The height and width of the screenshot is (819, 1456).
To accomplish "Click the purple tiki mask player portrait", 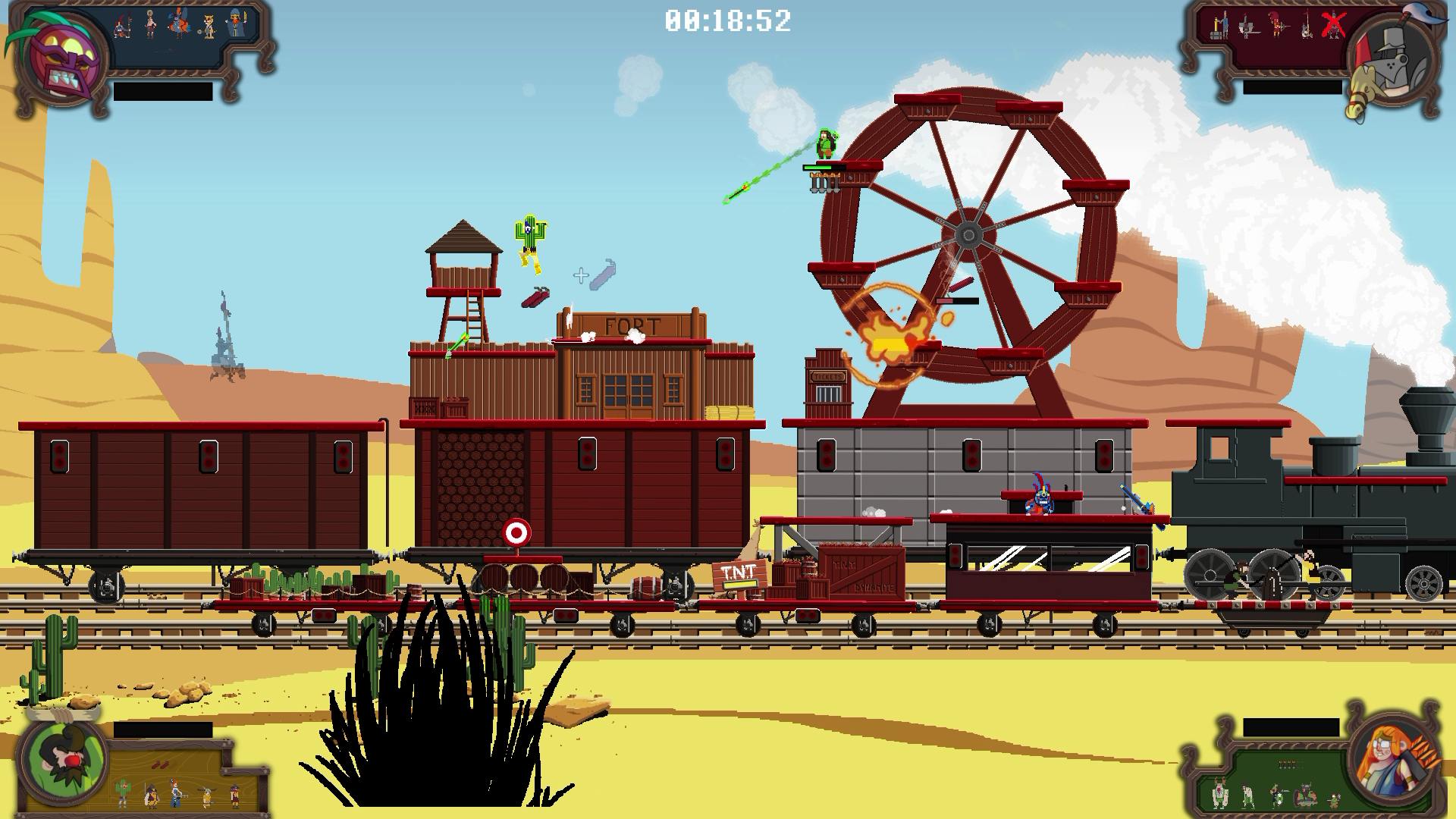I will pyautogui.click(x=61, y=59).
